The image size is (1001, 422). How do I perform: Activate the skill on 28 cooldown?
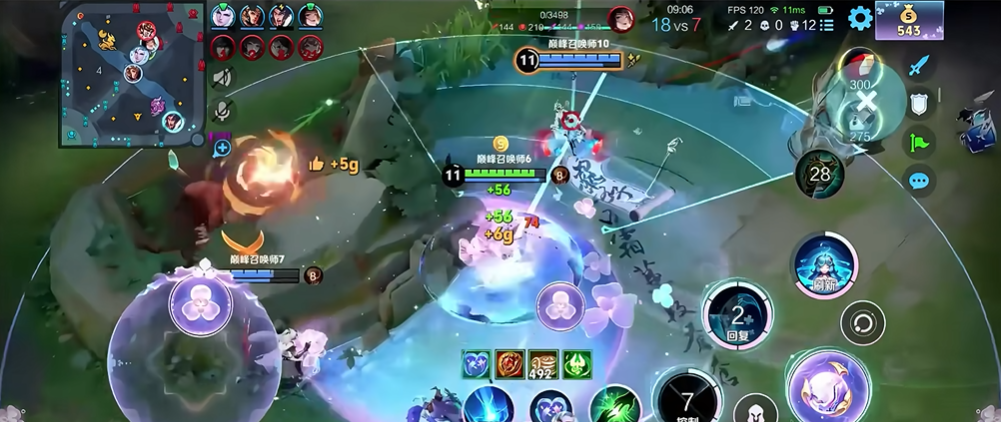click(820, 176)
